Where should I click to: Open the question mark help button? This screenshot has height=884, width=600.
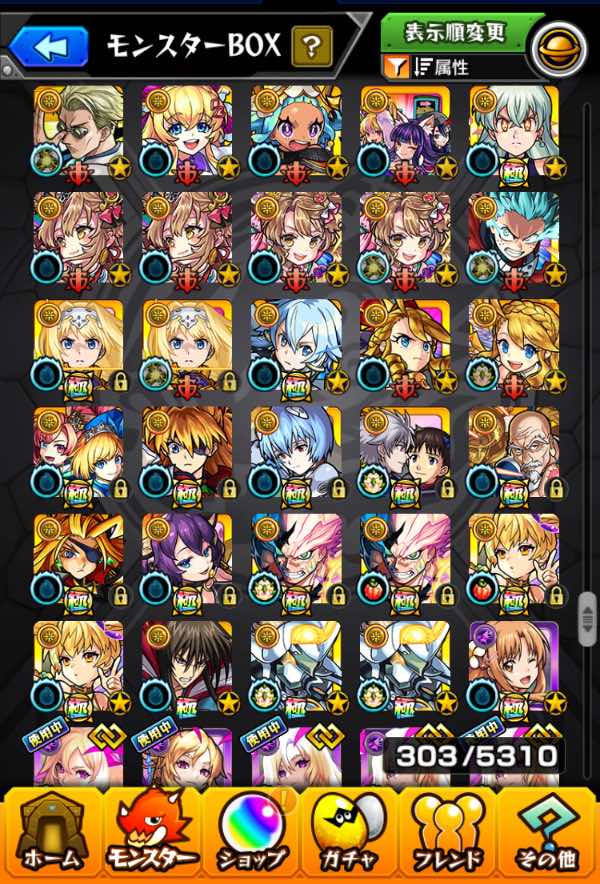click(x=312, y=45)
